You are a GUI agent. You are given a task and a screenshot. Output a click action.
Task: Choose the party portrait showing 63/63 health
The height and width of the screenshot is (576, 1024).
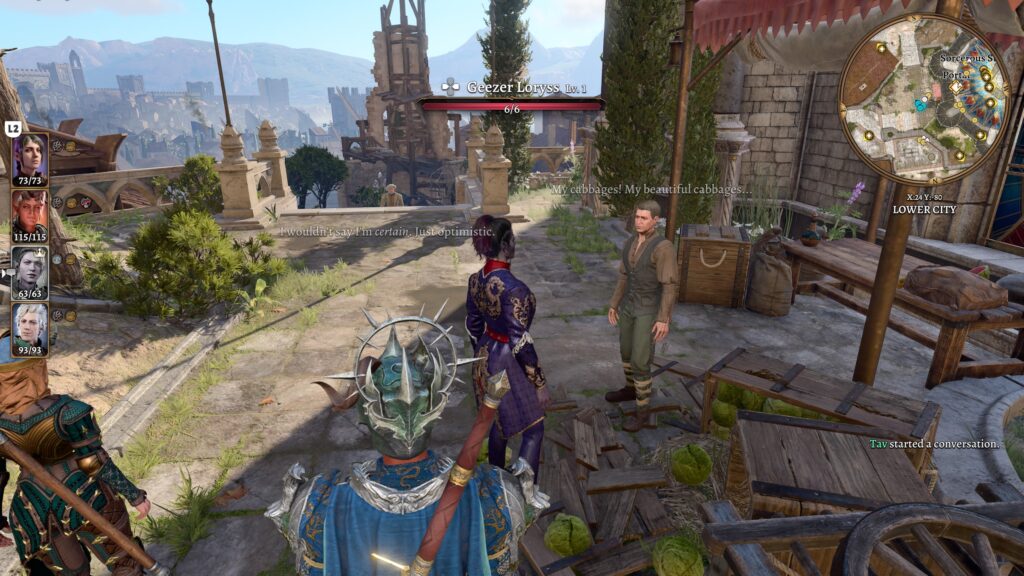pyautogui.click(x=29, y=270)
